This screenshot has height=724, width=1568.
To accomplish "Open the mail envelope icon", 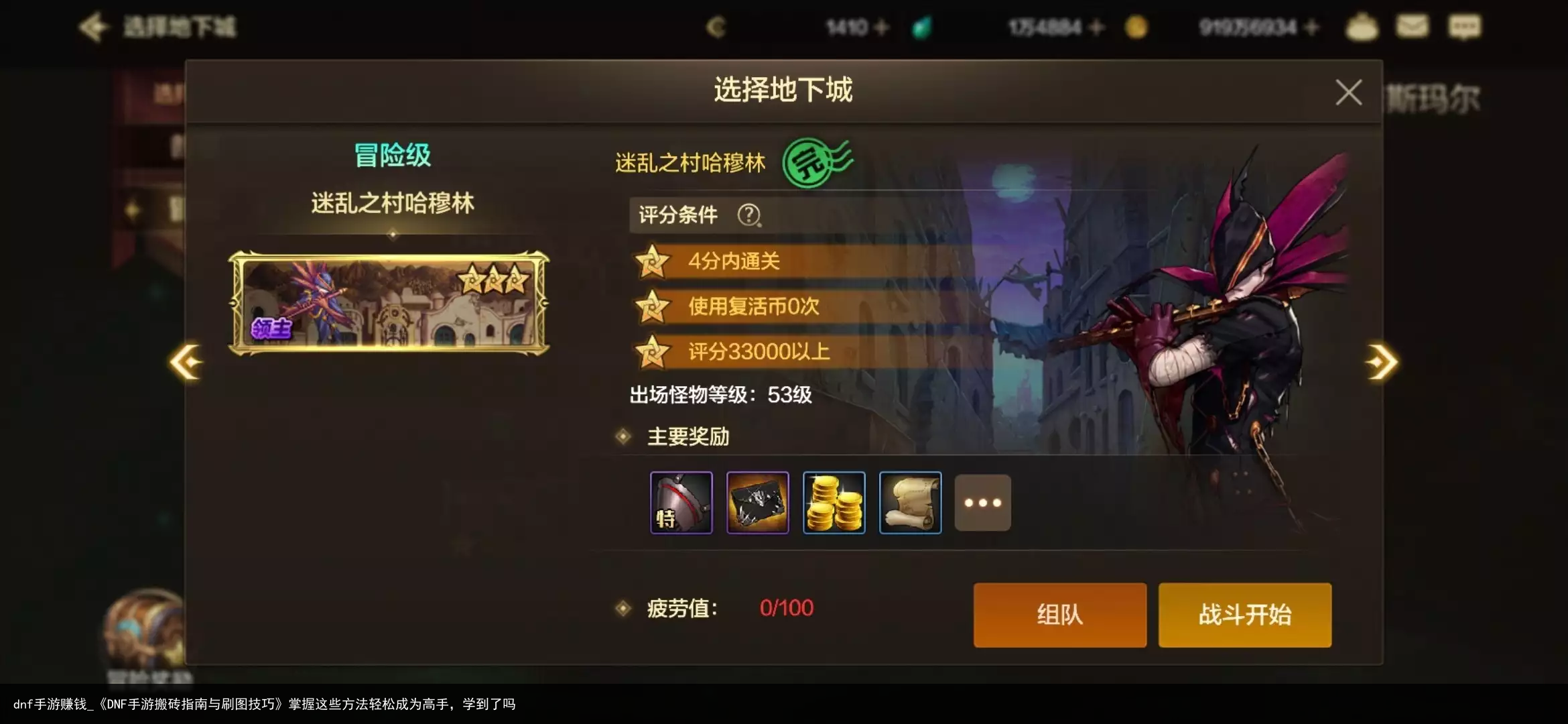I will coord(1412,27).
